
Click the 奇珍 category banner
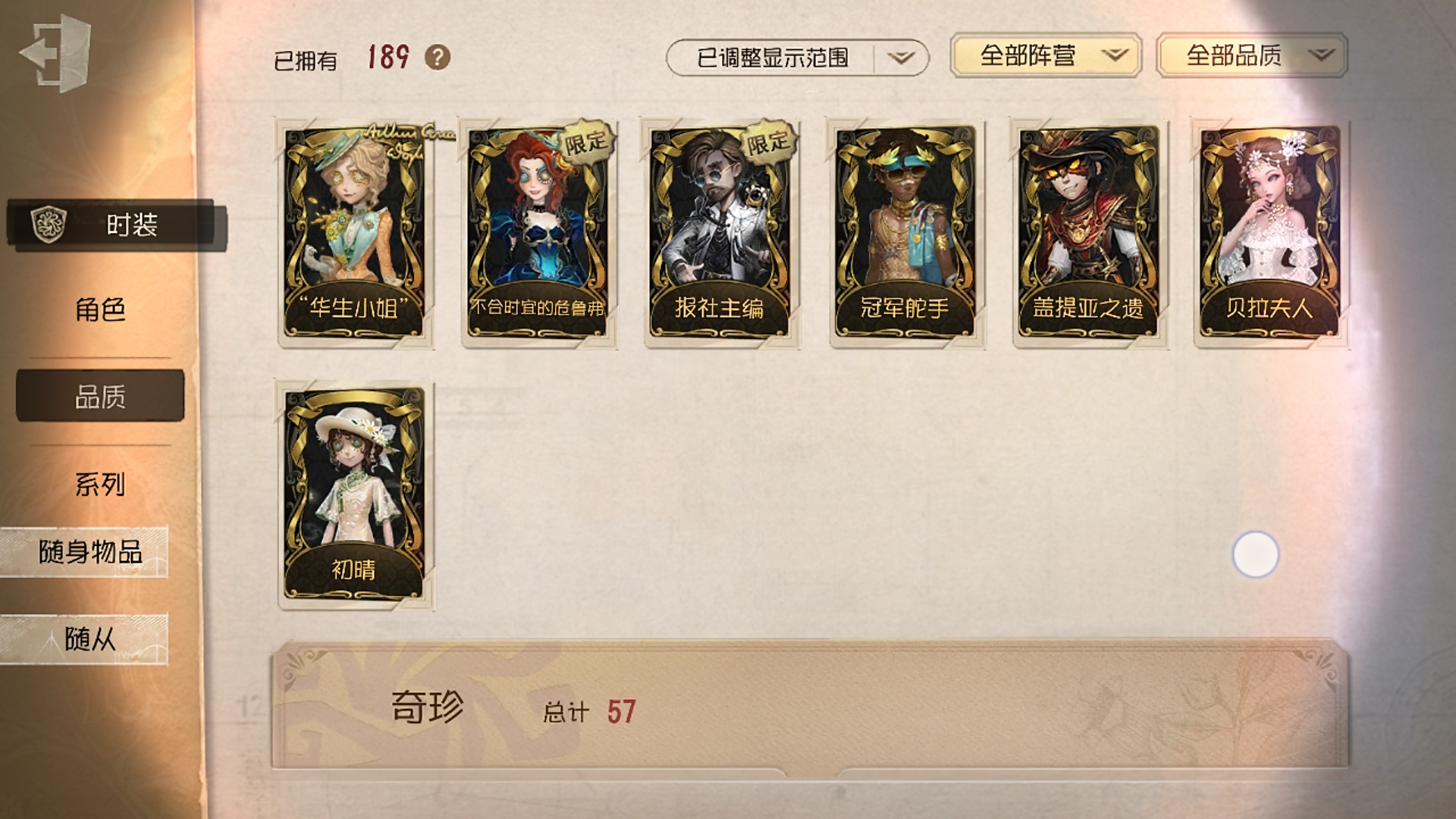(808, 705)
